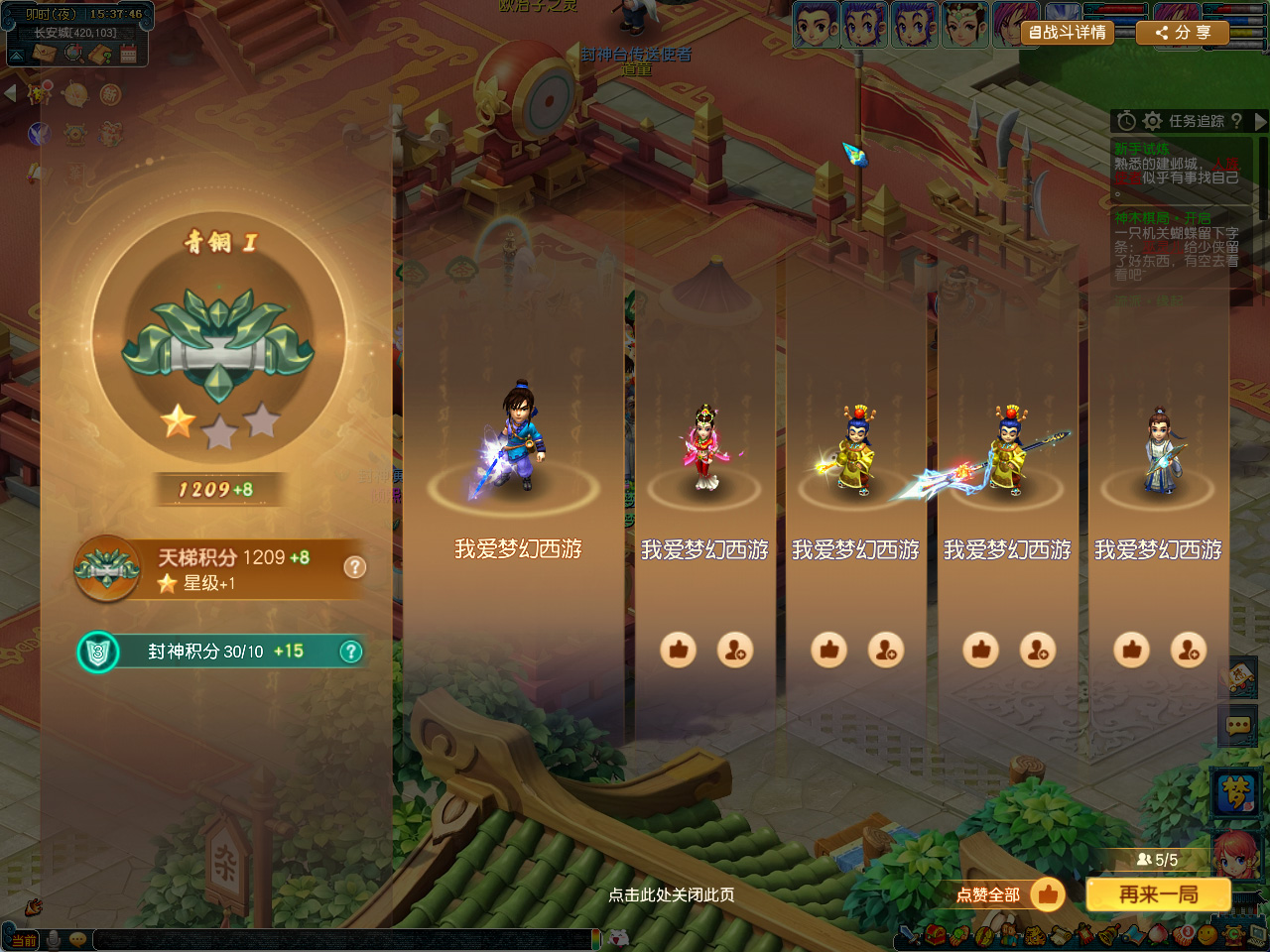Open the 天梯积分 help question mark
The width and height of the screenshot is (1270, 952).
coord(354,567)
